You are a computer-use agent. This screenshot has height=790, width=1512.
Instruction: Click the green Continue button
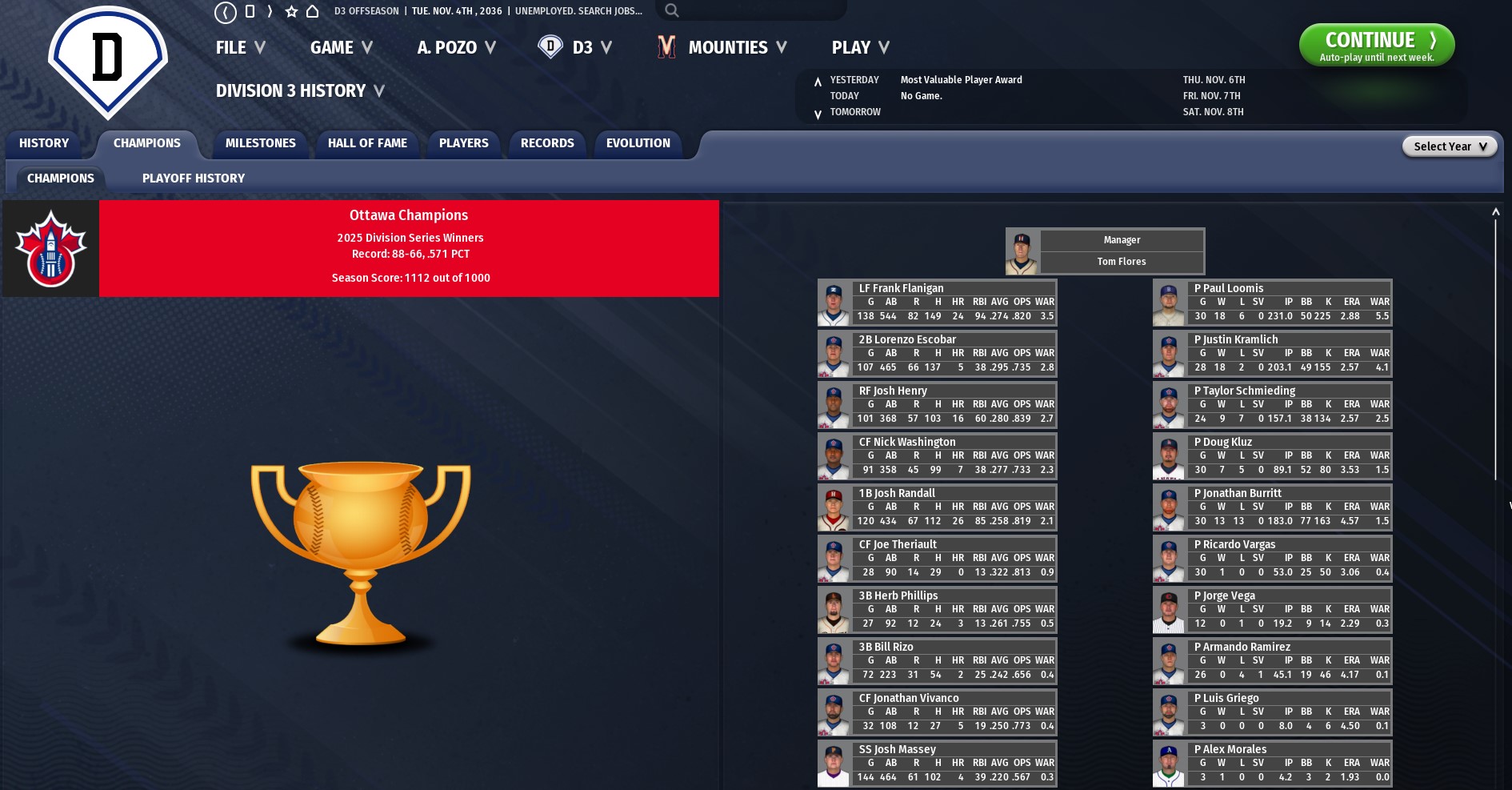[x=1376, y=45]
